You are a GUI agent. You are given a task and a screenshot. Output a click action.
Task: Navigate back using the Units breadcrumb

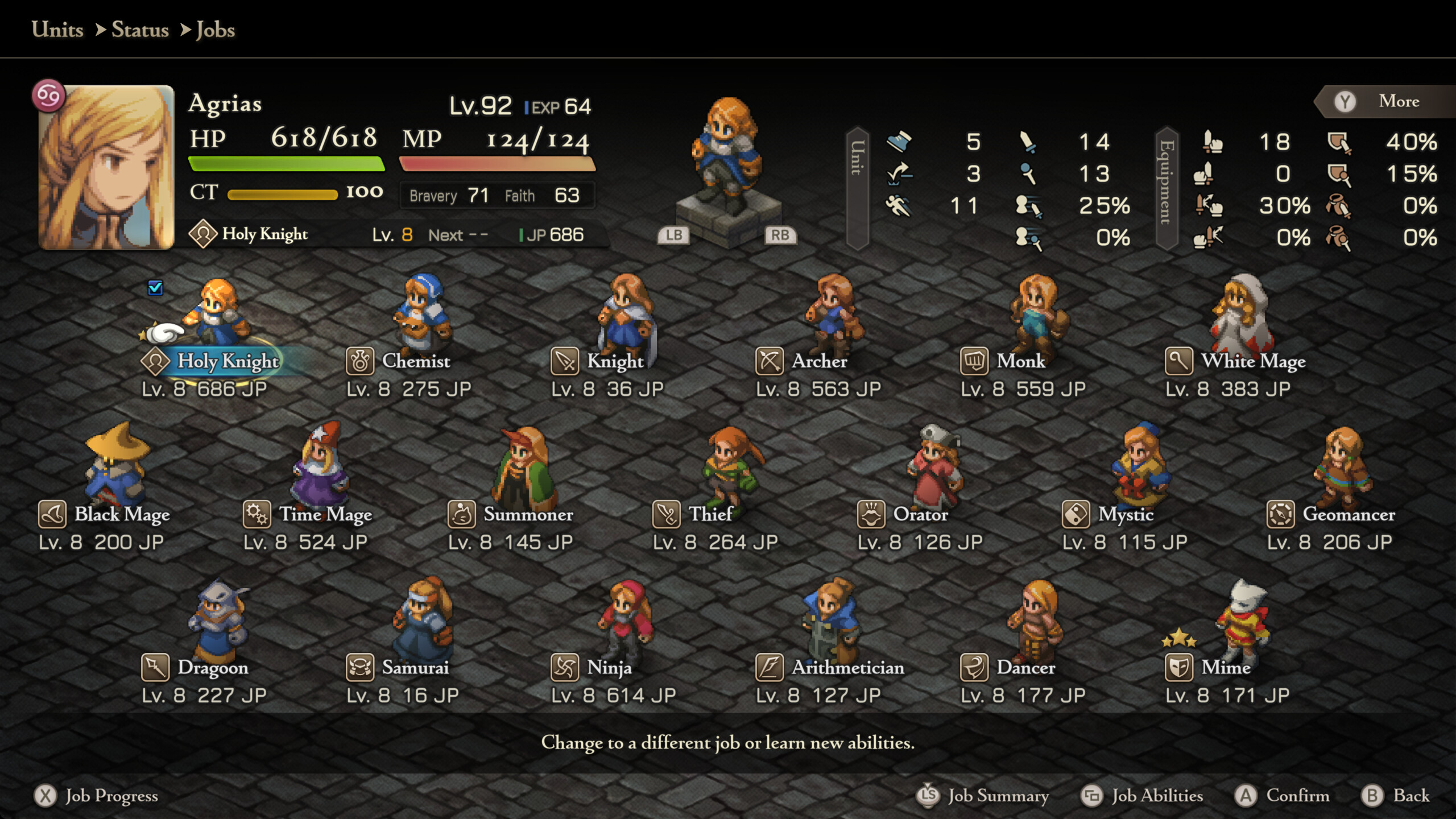tap(56, 30)
